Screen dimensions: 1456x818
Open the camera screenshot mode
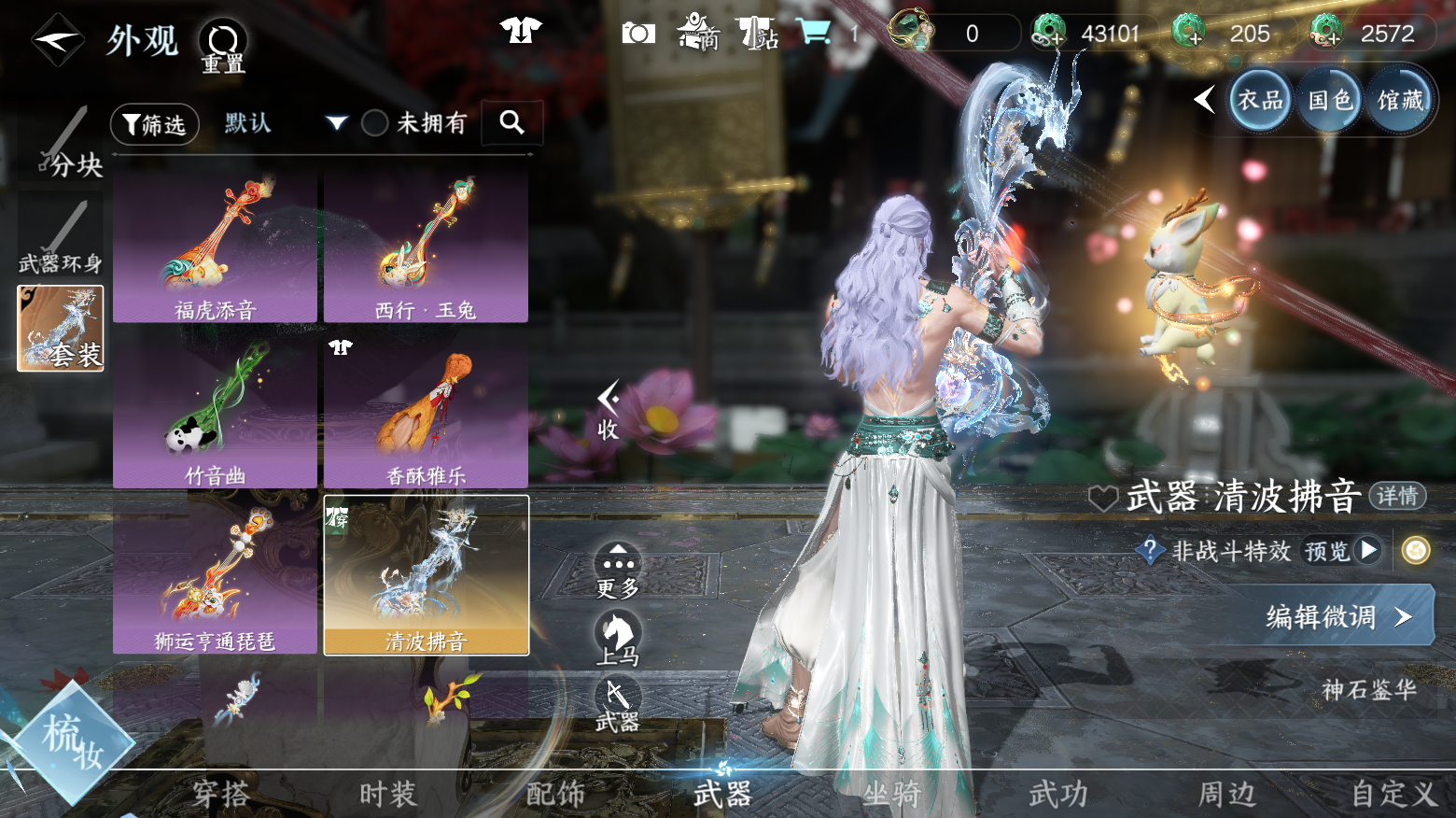tap(638, 34)
